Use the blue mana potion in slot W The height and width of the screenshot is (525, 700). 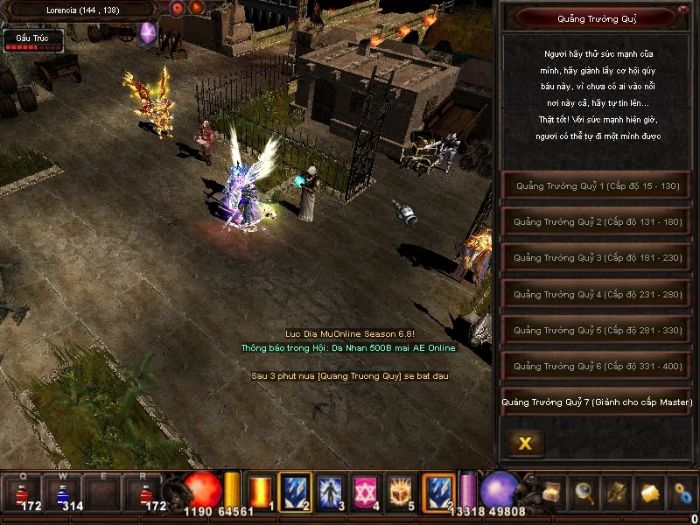(62, 490)
